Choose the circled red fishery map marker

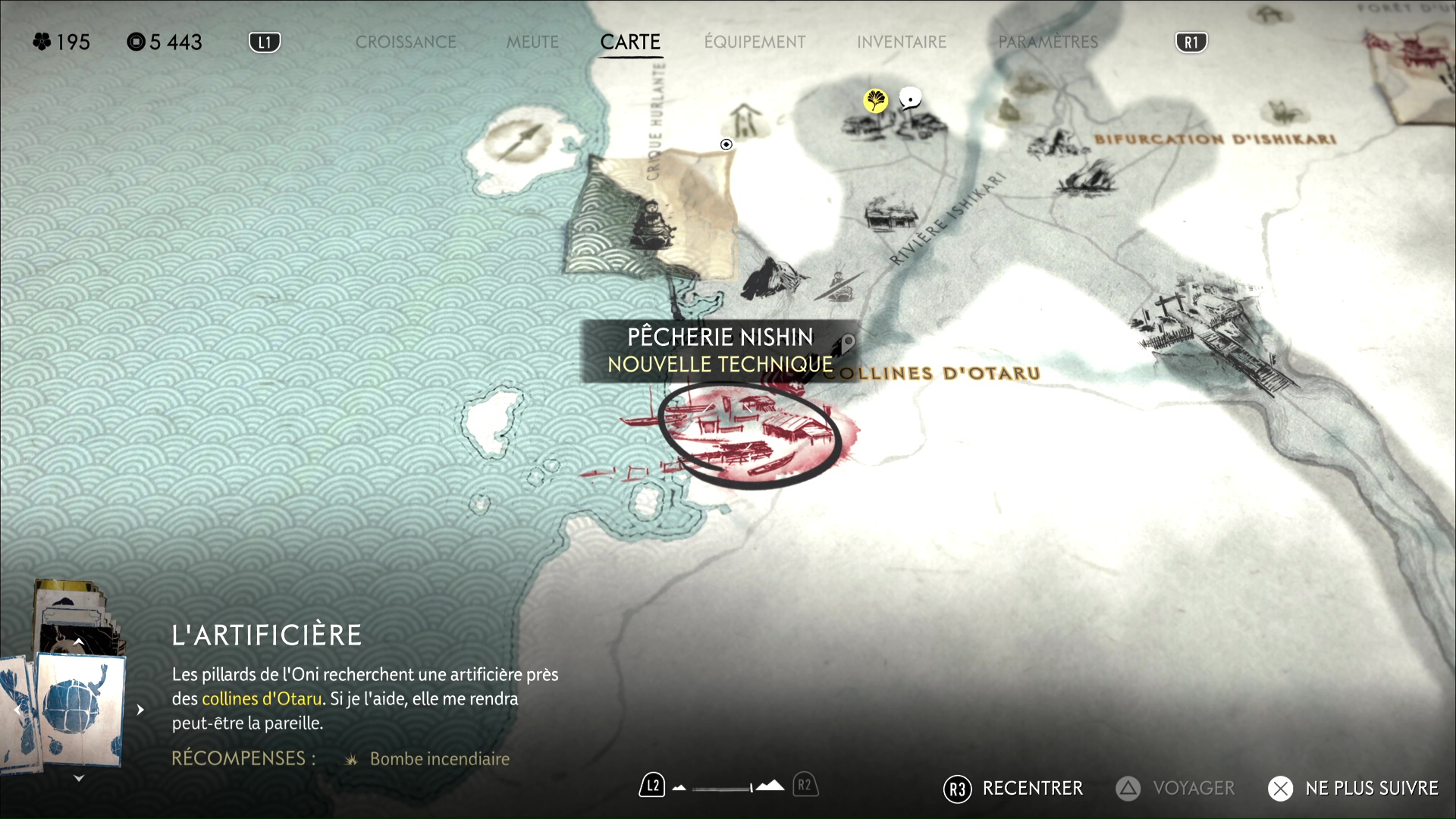(748, 436)
